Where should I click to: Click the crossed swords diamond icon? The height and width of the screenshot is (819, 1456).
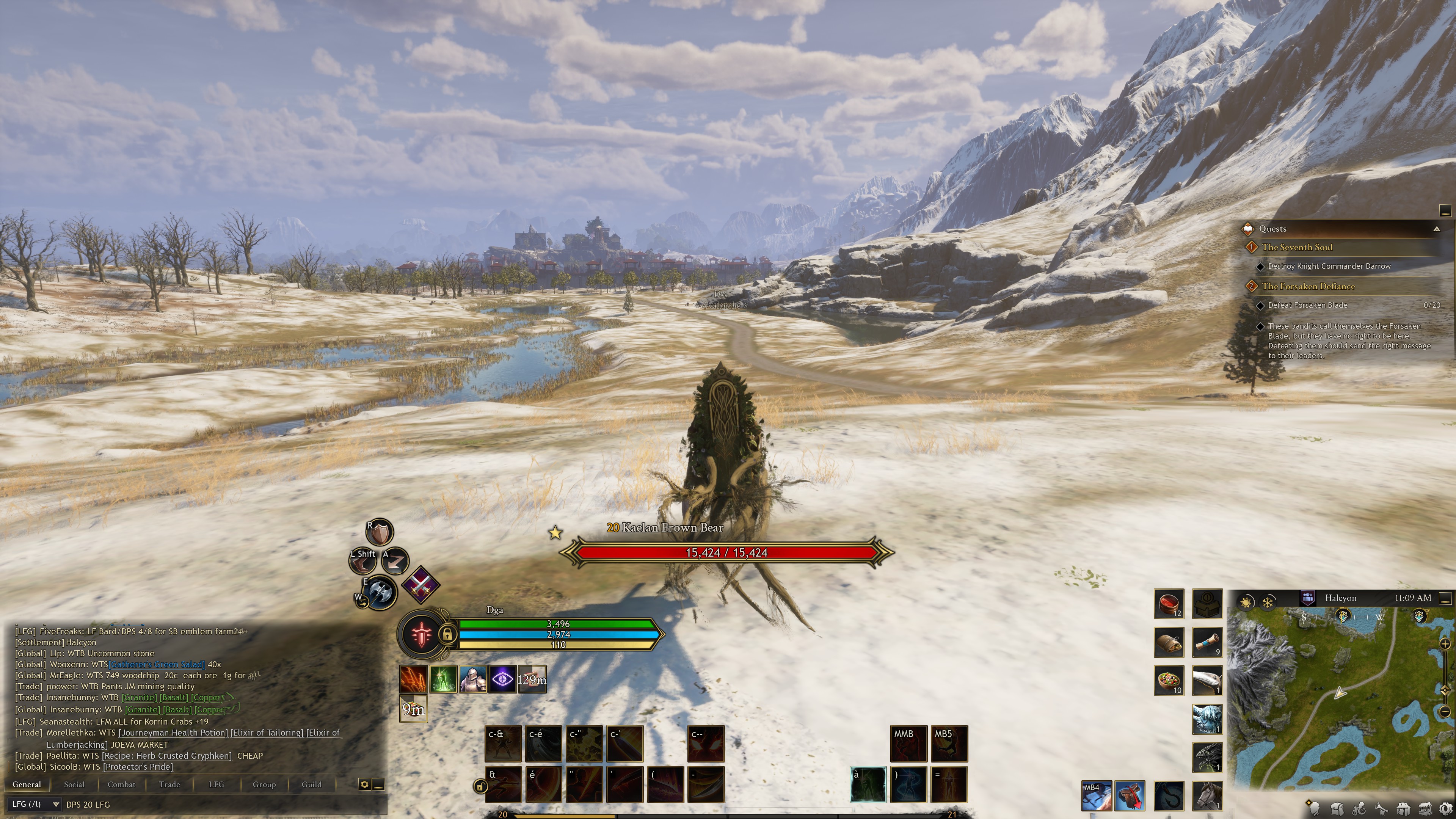click(420, 584)
